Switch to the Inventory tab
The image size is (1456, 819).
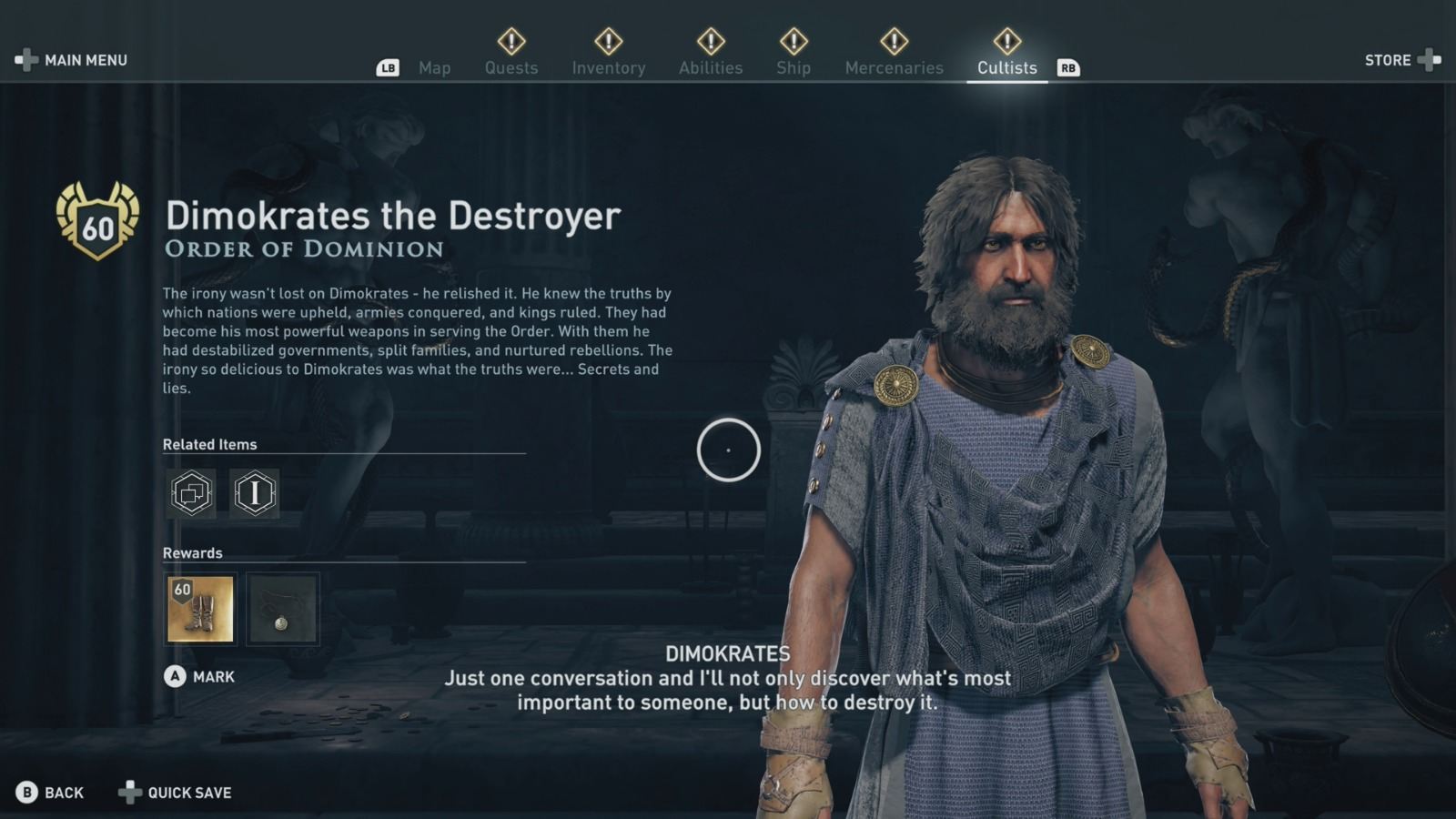609,67
